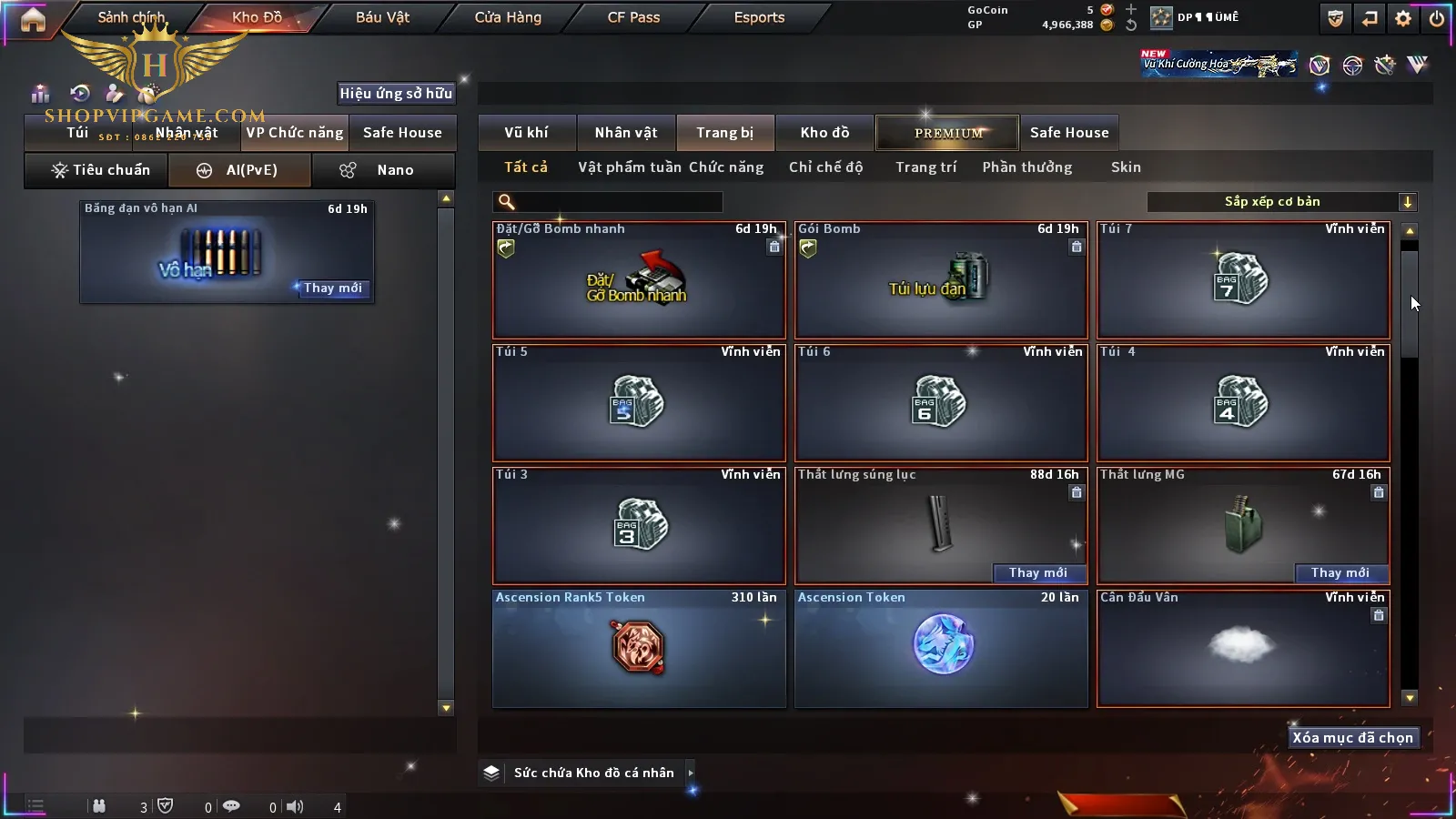Return to lobby with home icon

33,19
